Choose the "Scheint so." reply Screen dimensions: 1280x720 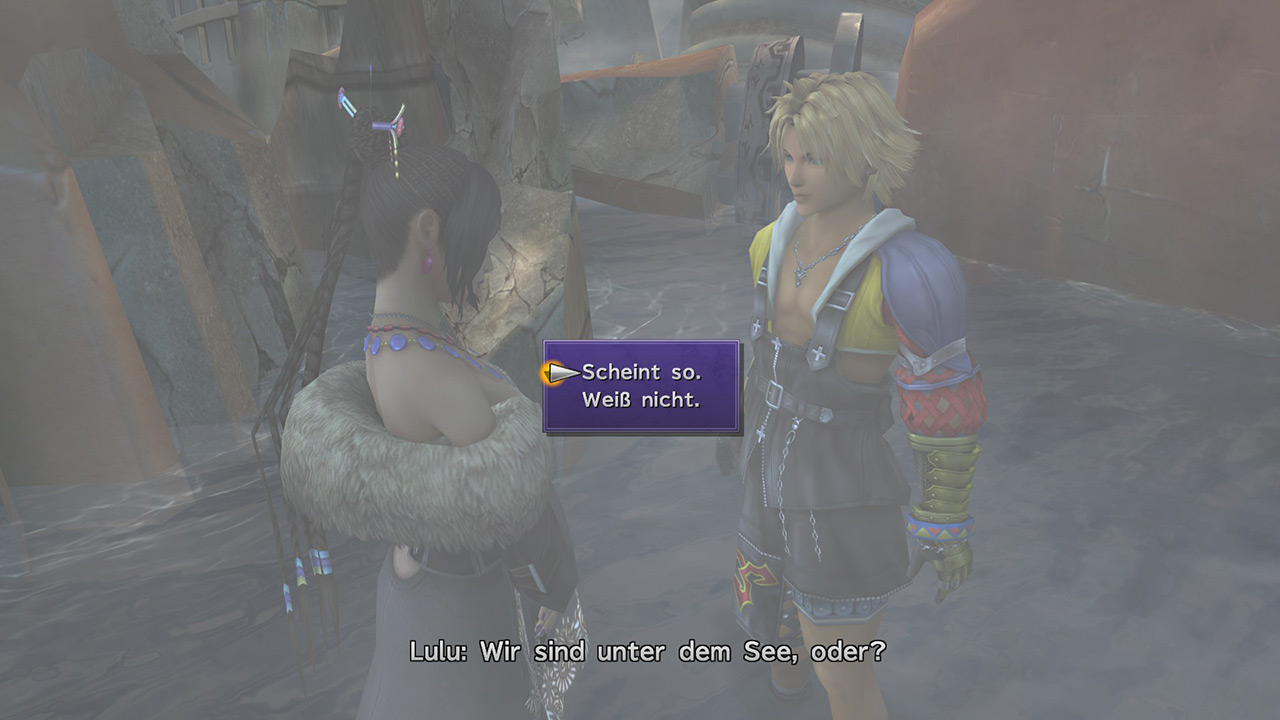tap(641, 372)
